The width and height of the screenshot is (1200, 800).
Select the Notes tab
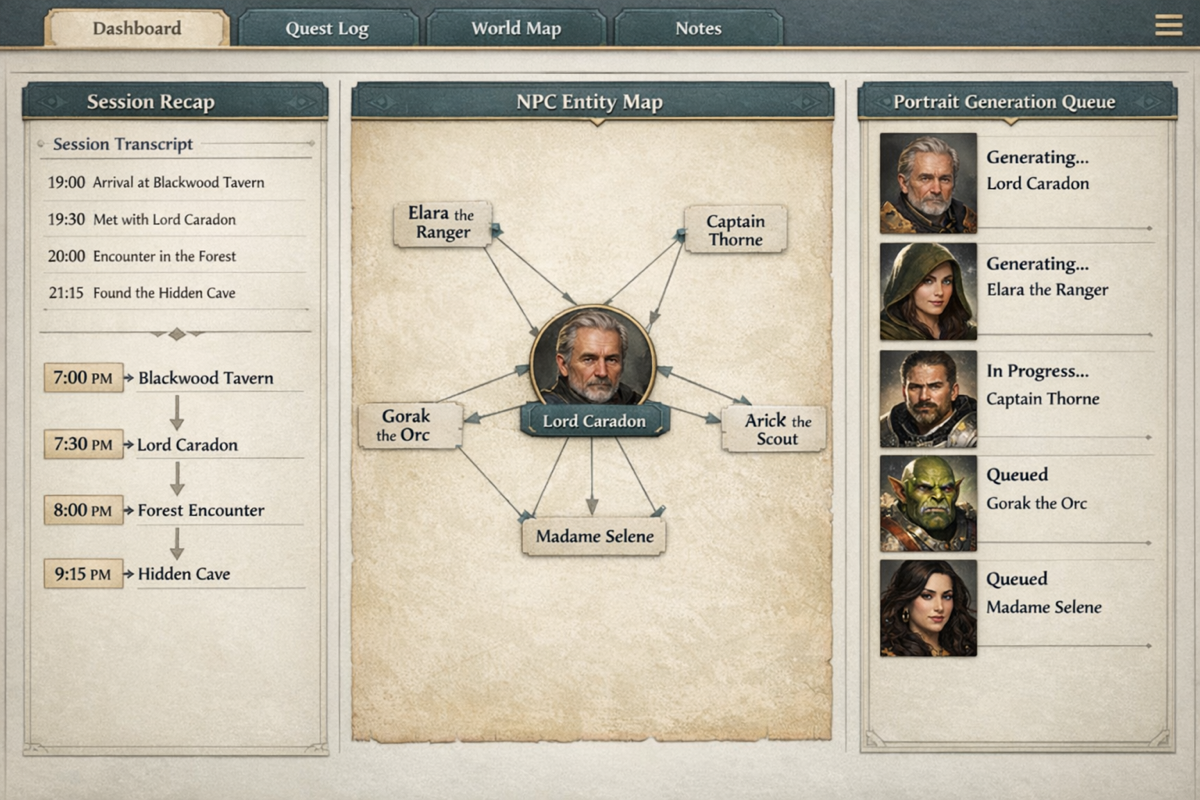(698, 28)
